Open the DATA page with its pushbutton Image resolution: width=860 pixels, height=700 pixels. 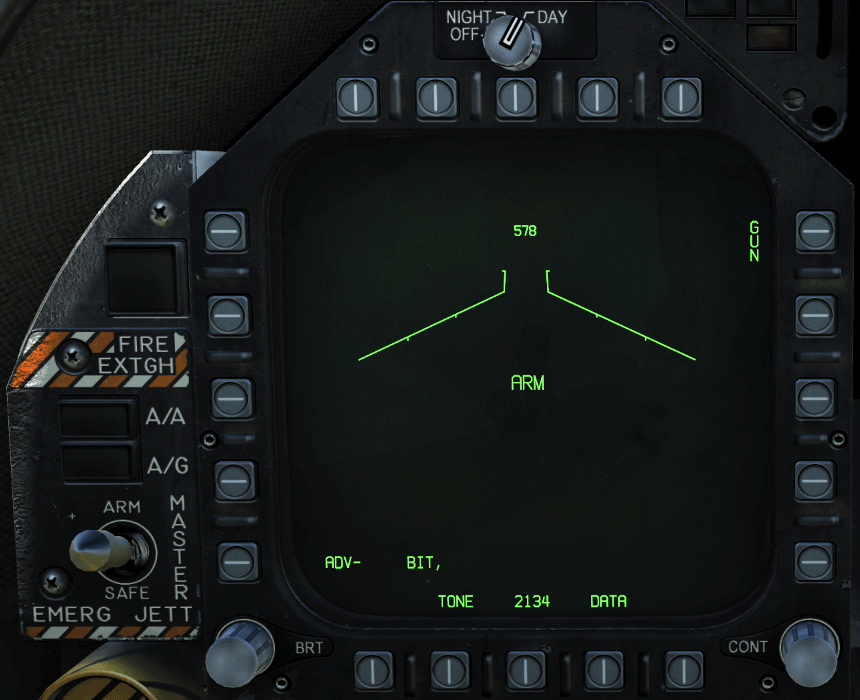coord(604,666)
